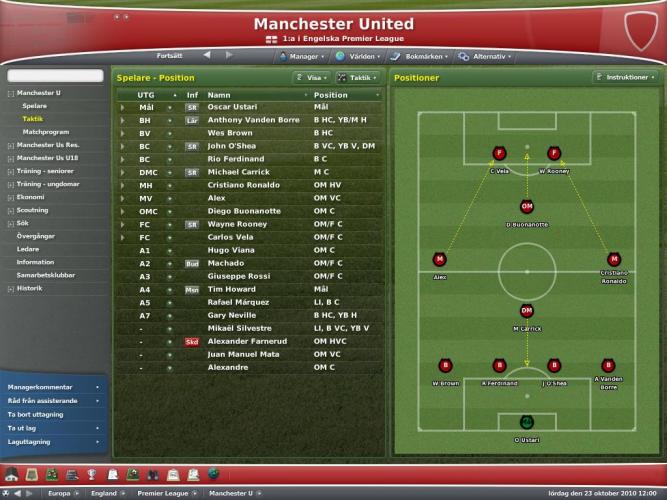Viewport: 667px width, 500px height.
Task: Open the Visa view dropdown
Action: [310, 77]
